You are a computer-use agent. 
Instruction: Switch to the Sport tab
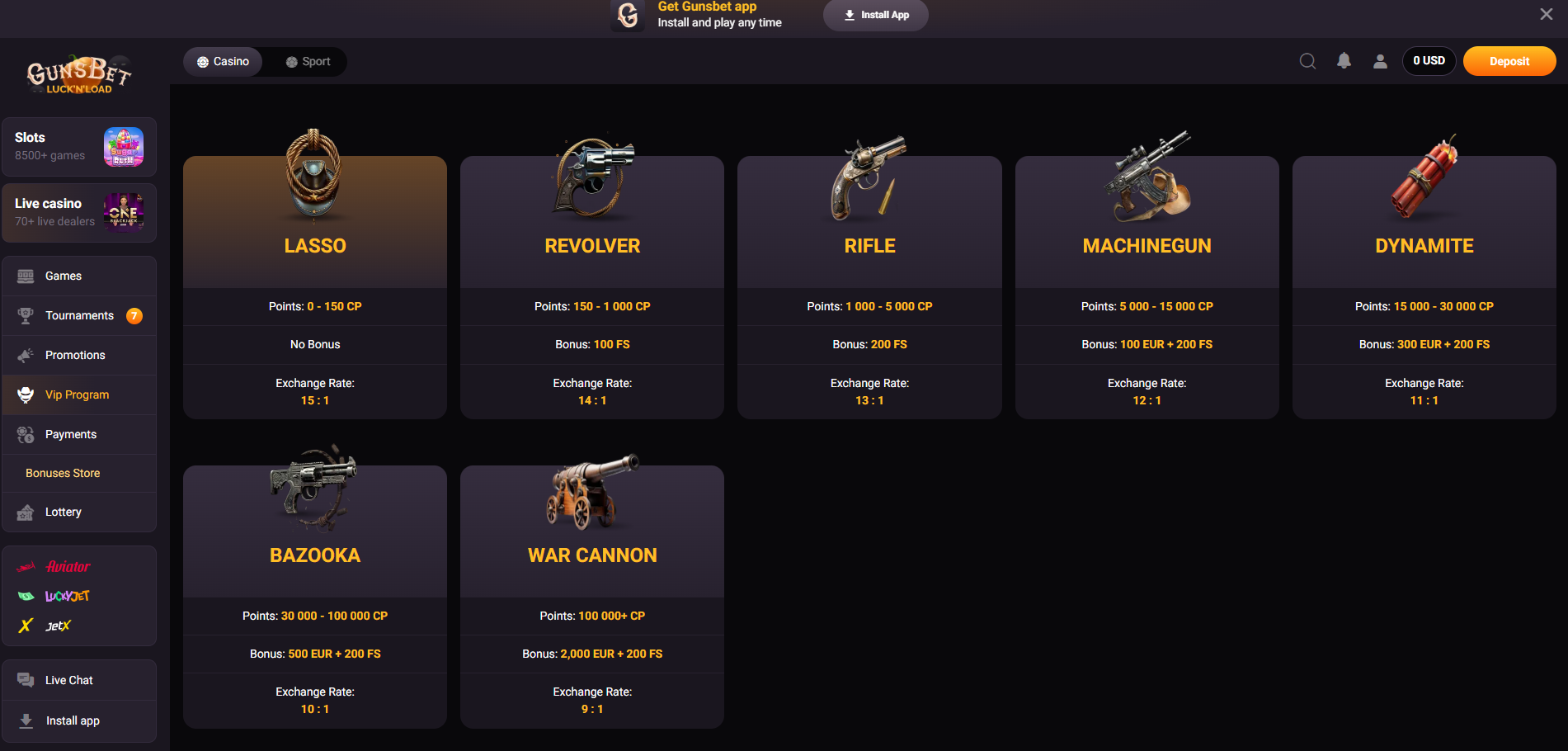pos(308,62)
